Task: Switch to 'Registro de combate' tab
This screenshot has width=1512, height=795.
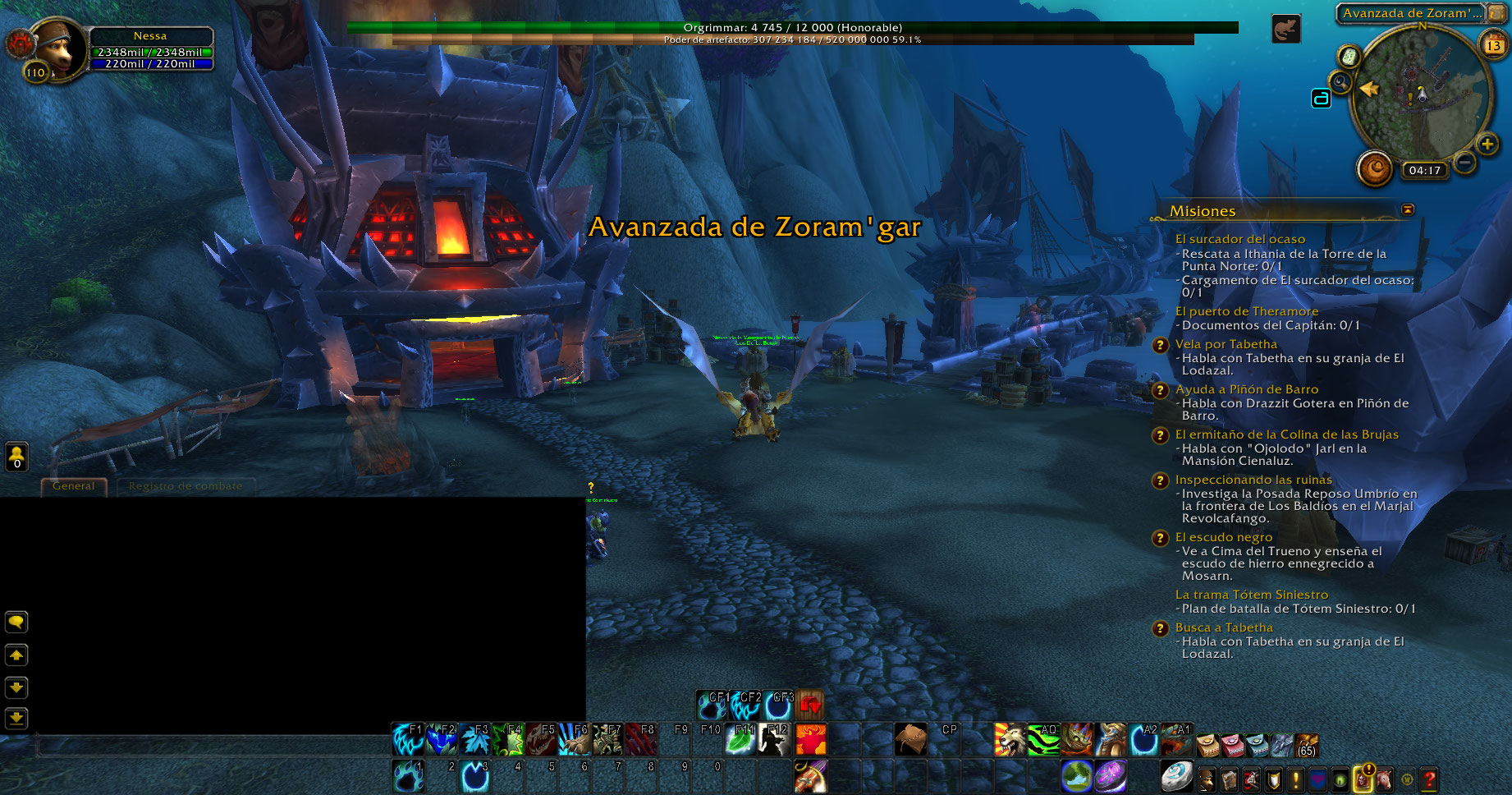Action: click(186, 486)
